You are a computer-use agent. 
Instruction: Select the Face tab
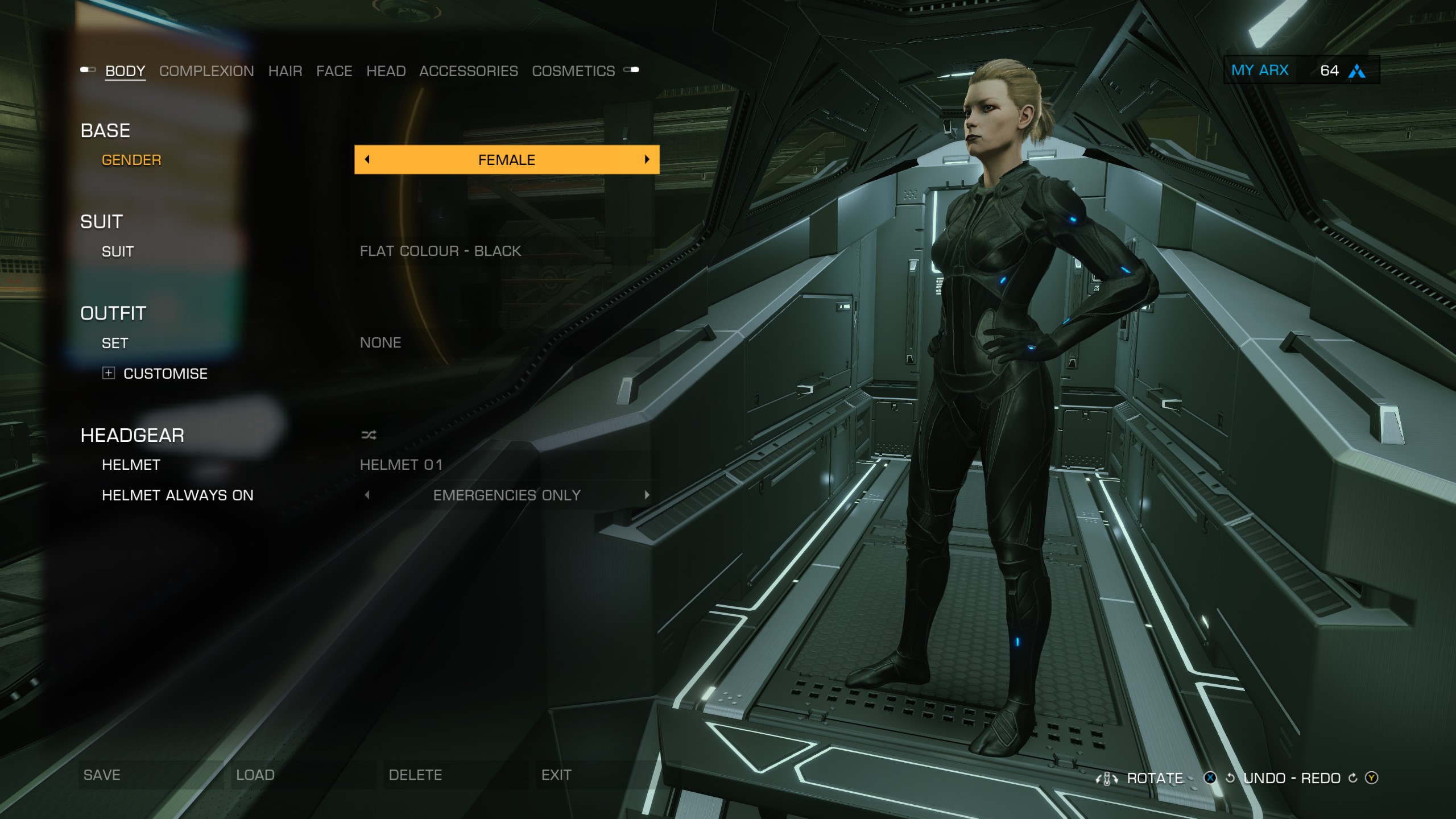[x=334, y=71]
